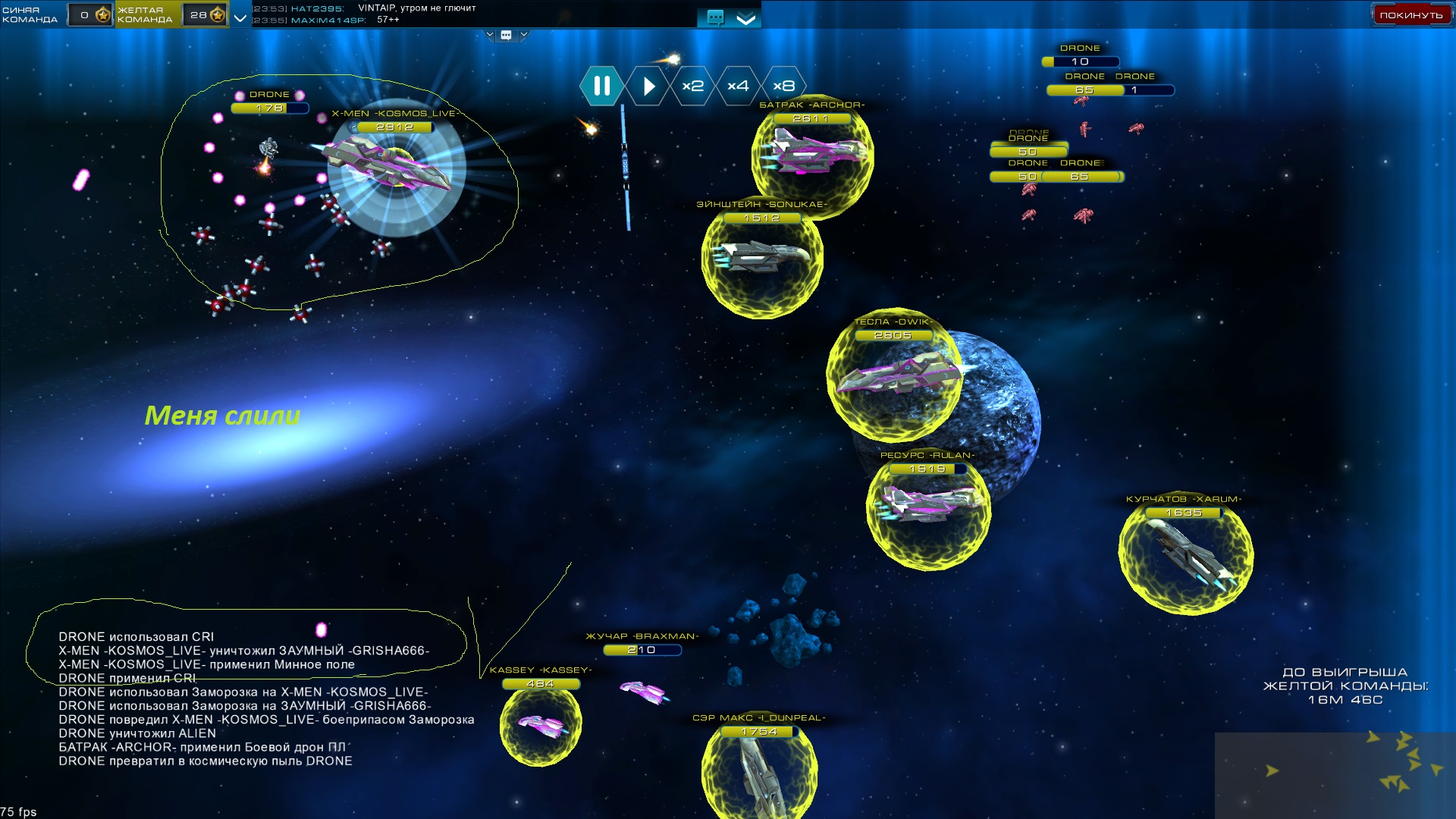
Task: Click the red Покинуть leave button
Action: point(1410,14)
